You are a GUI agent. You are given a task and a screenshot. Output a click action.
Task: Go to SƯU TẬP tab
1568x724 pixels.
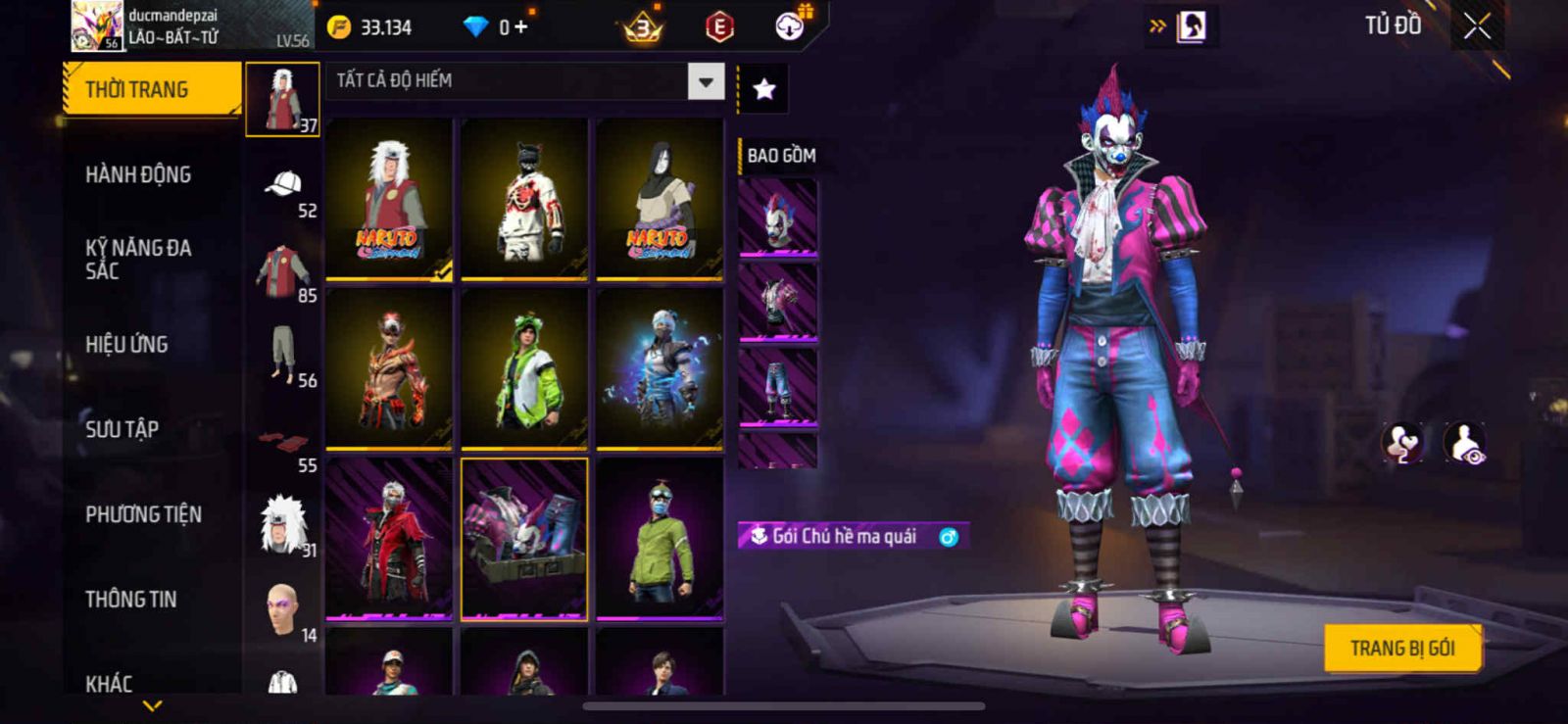(x=122, y=429)
